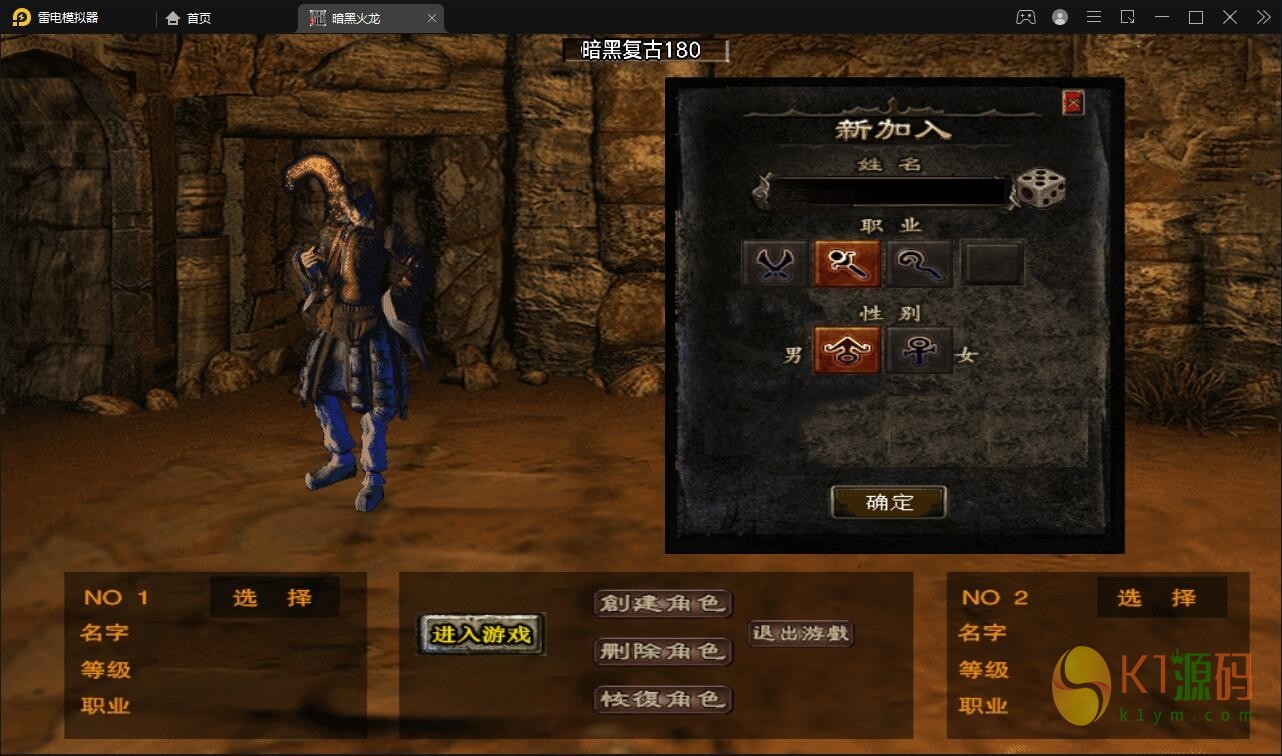Click the hamburger menu icon in titlebar
Image resolution: width=1282 pixels, height=756 pixels.
pyautogui.click(x=1093, y=17)
